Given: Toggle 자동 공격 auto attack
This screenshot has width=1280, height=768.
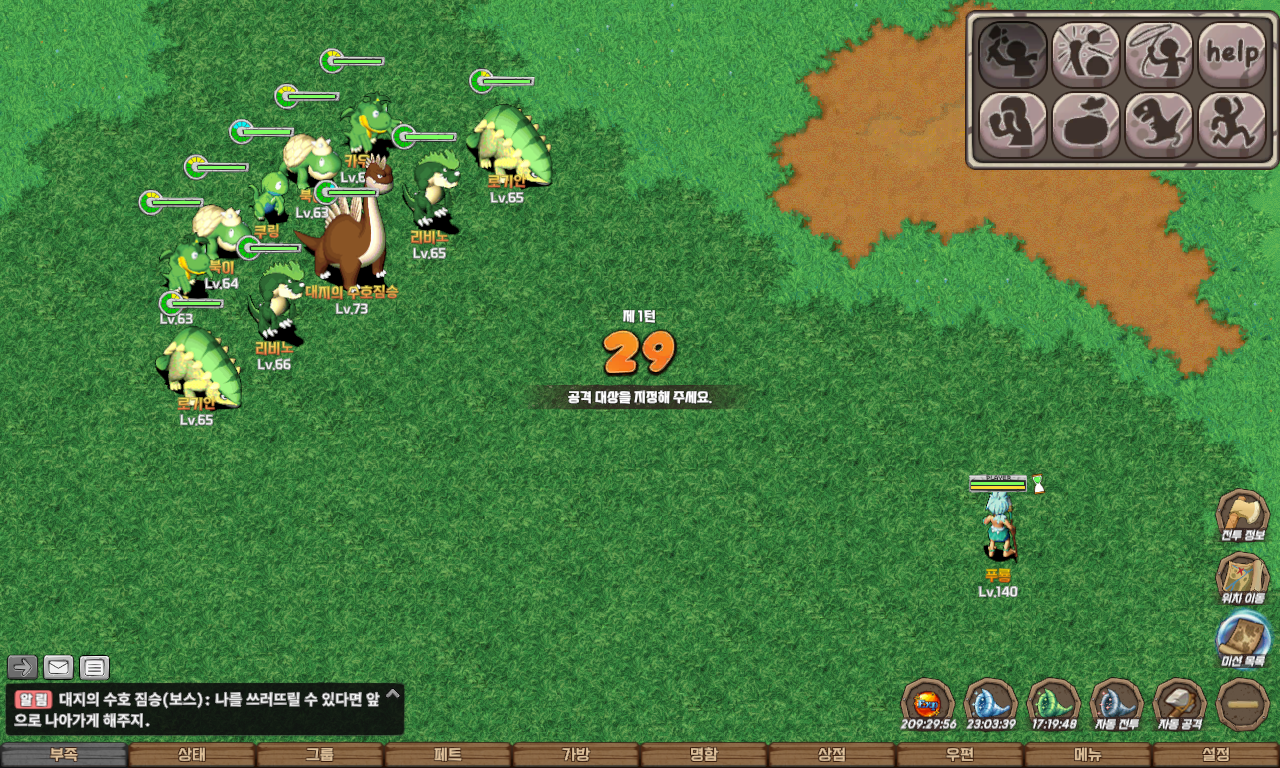Looking at the screenshot, I should click(1180, 705).
